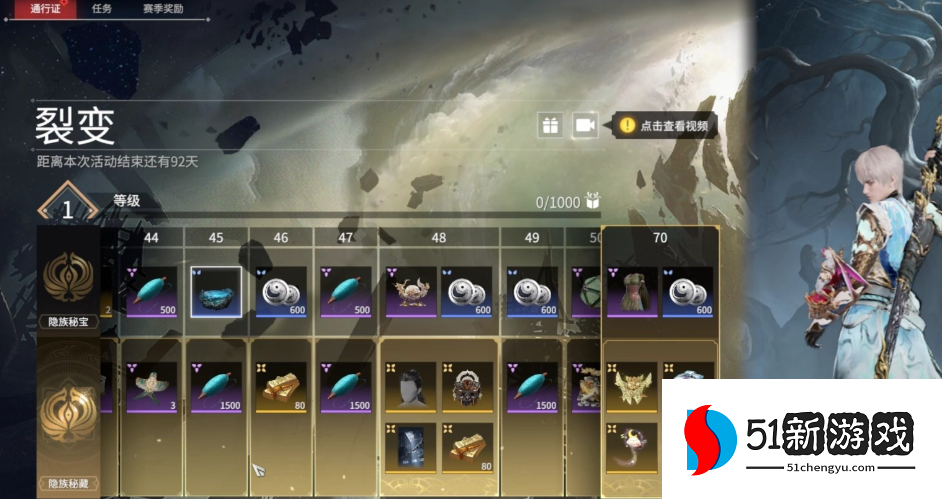Pick the level 48 horned helmet reward

click(411, 292)
